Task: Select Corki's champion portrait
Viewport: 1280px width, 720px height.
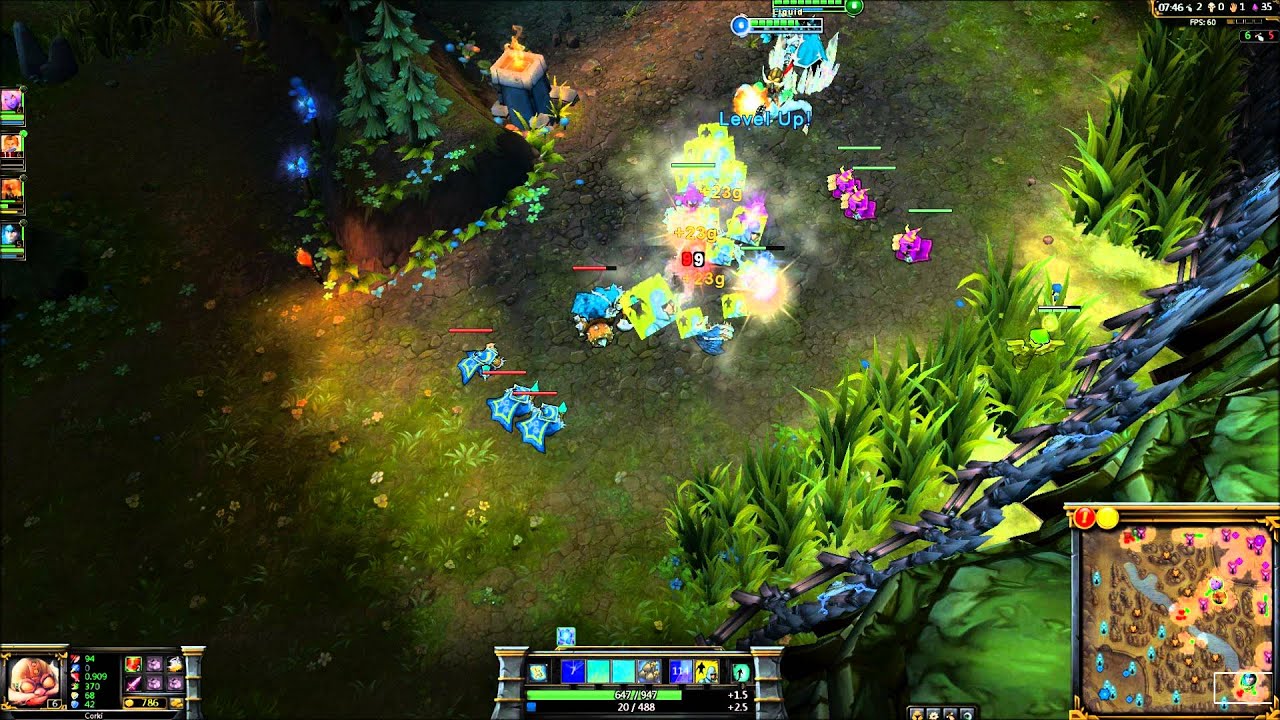Action: click(x=35, y=679)
